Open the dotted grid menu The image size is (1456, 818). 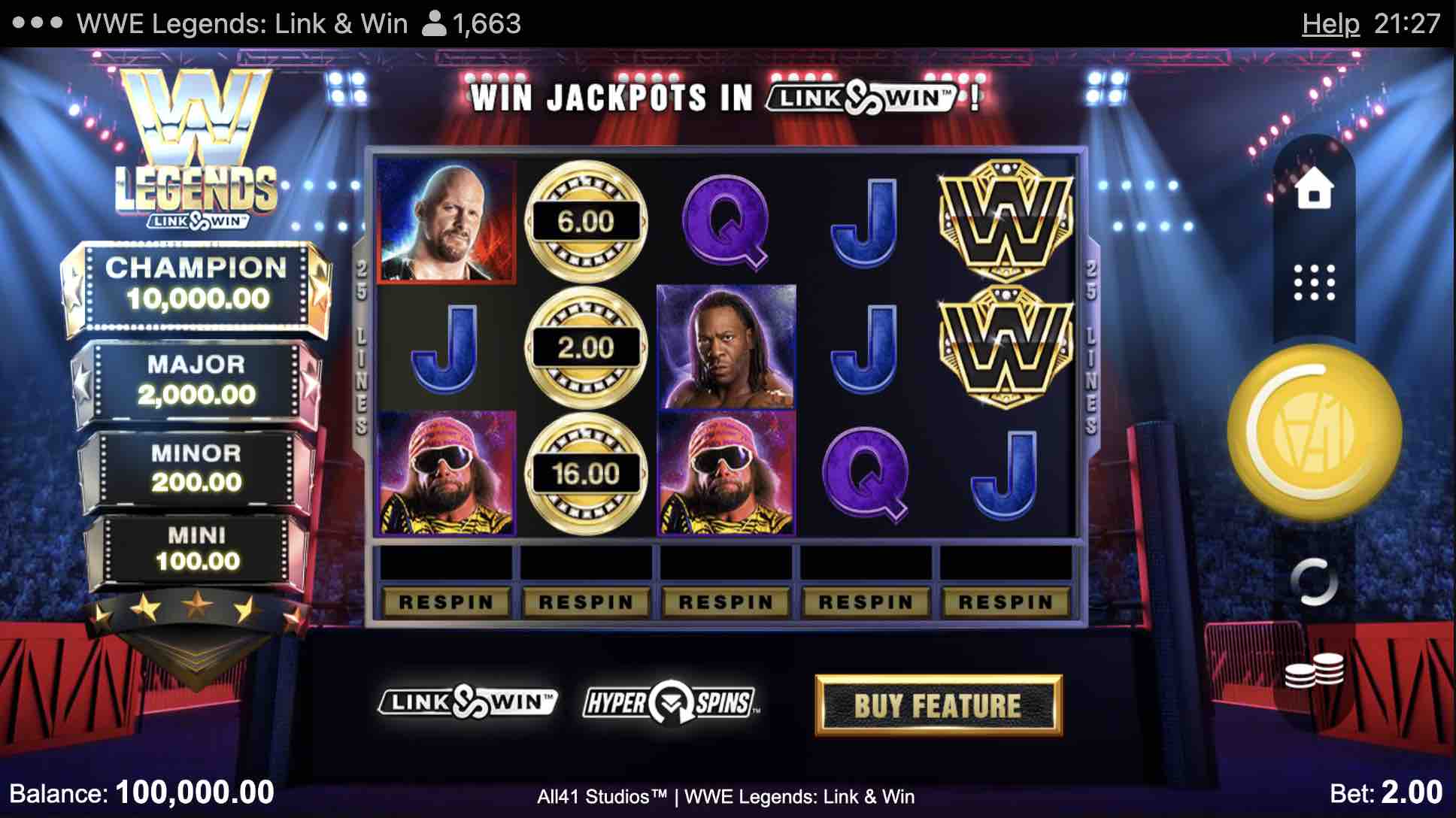(x=1314, y=283)
